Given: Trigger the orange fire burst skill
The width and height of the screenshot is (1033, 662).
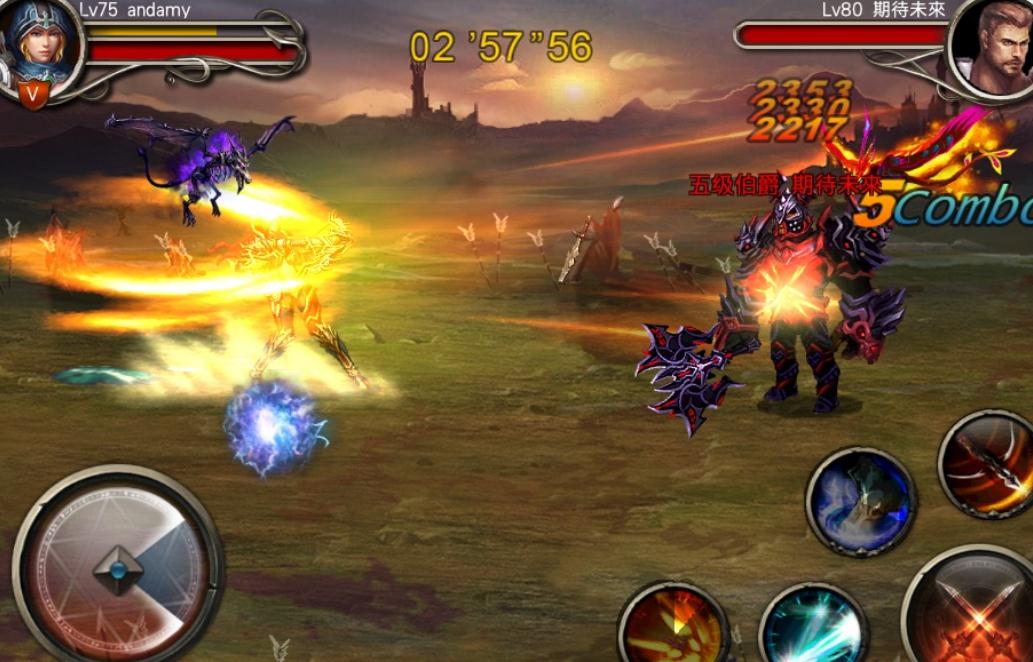Looking at the screenshot, I should tap(673, 626).
